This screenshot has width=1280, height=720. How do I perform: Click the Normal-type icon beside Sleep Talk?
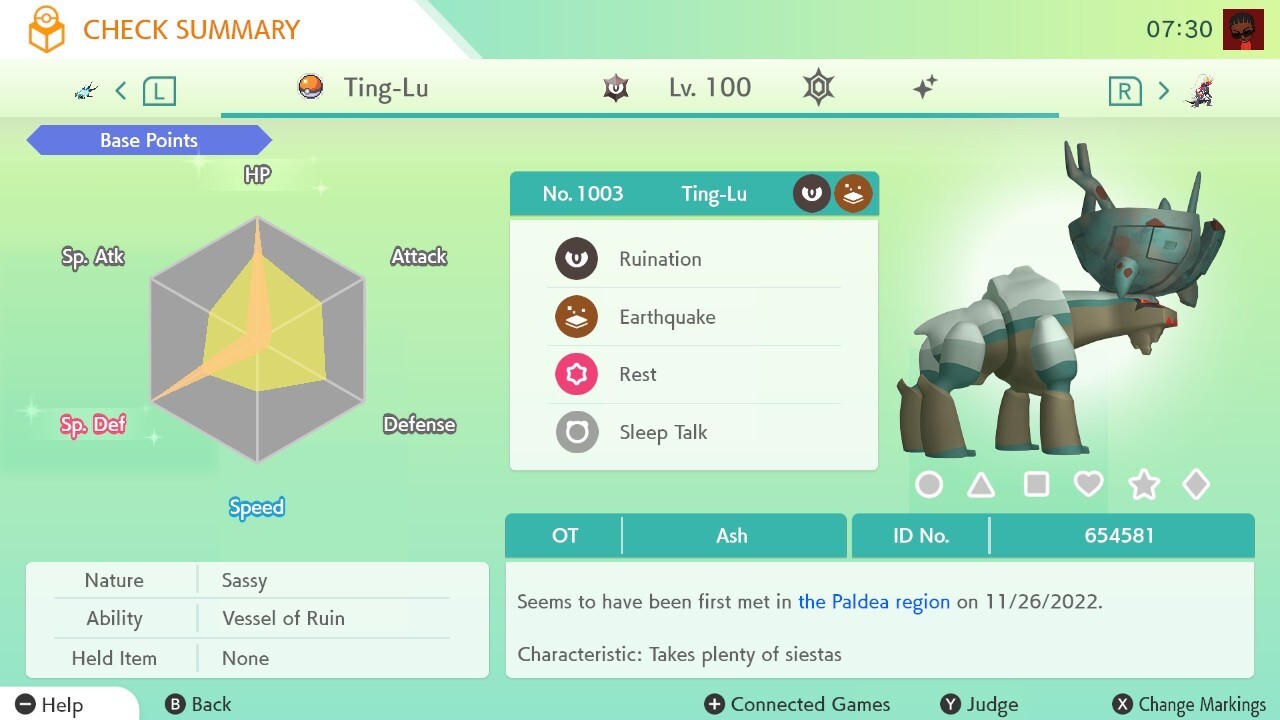click(576, 432)
